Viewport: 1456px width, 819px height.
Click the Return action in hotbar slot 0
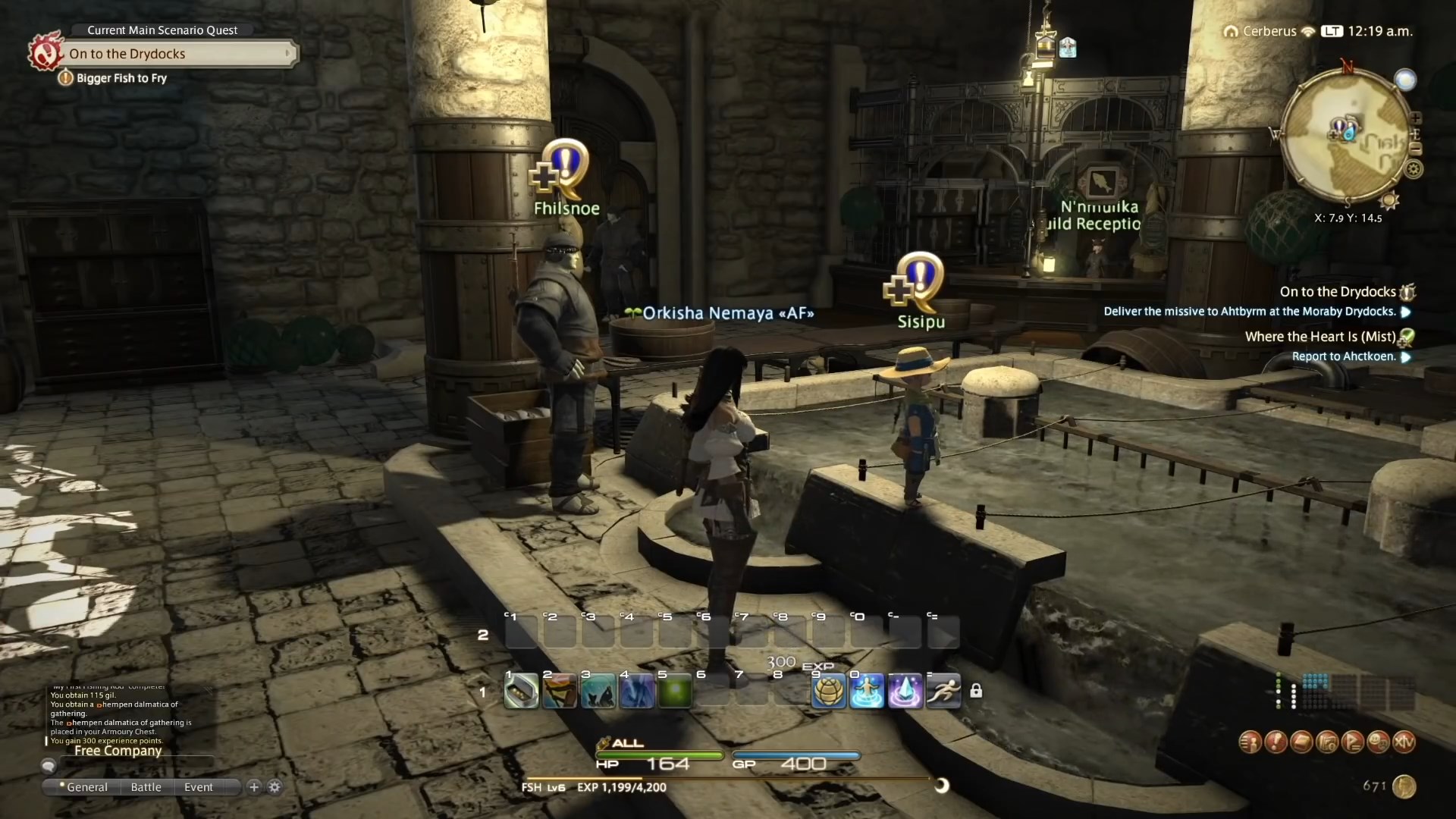(x=868, y=691)
